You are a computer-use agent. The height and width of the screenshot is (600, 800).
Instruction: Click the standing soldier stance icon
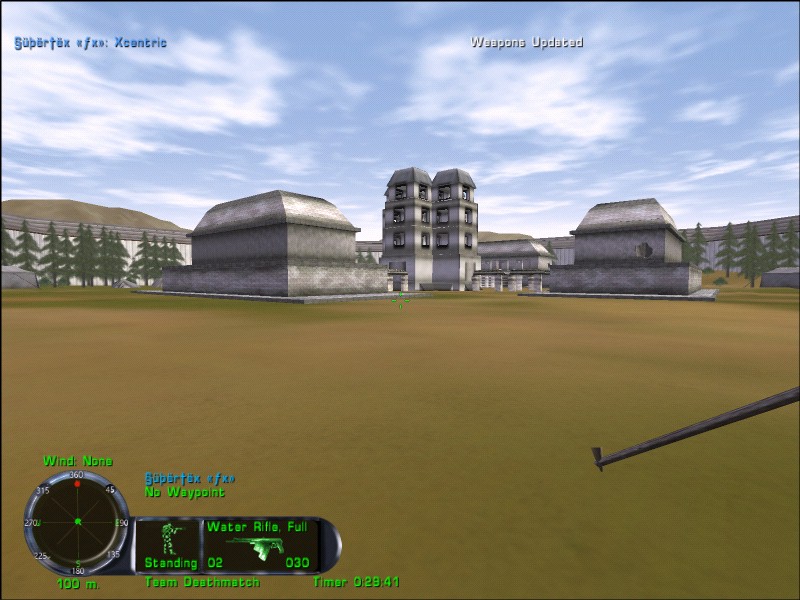pyautogui.click(x=170, y=540)
